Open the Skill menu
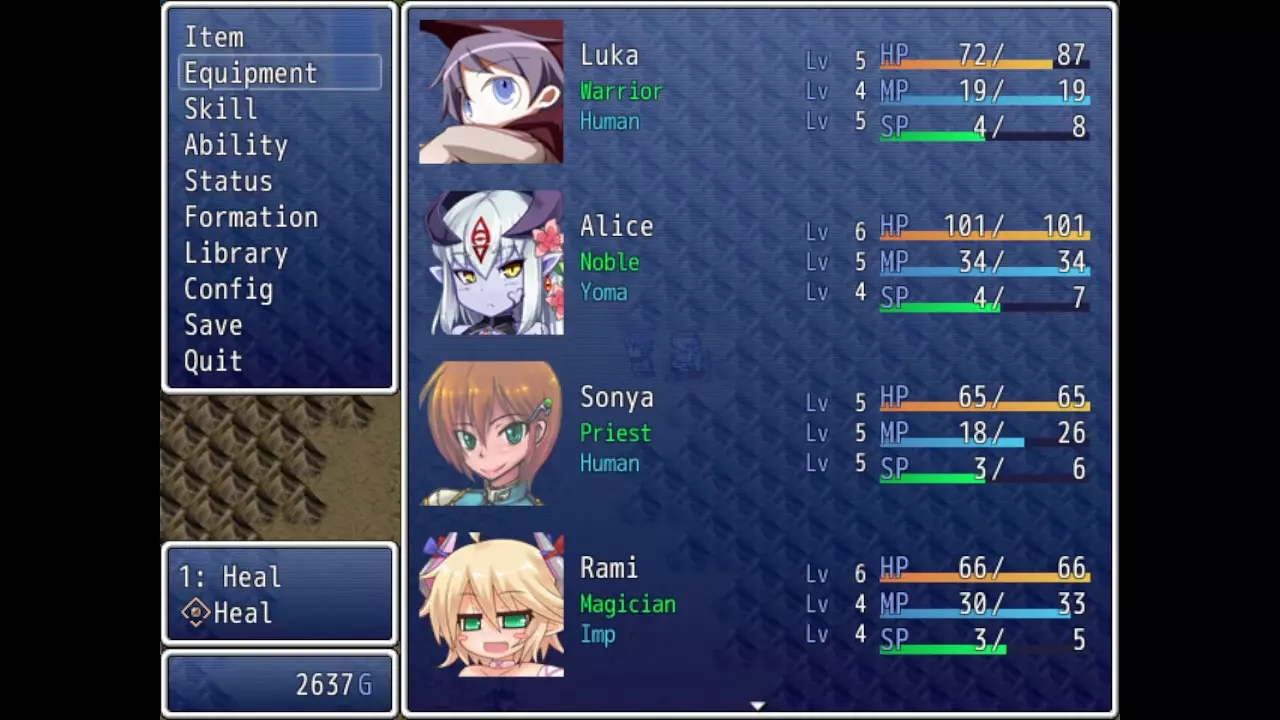Image resolution: width=1280 pixels, height=720 pixels. tap(220, 110)
